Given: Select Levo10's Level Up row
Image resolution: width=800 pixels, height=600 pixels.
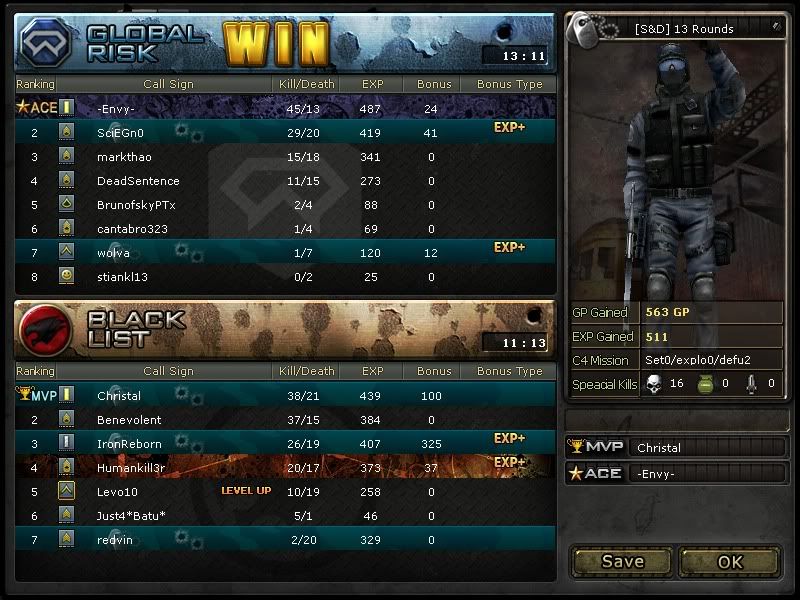Looking at the screenshot, I should click(285, 492).
